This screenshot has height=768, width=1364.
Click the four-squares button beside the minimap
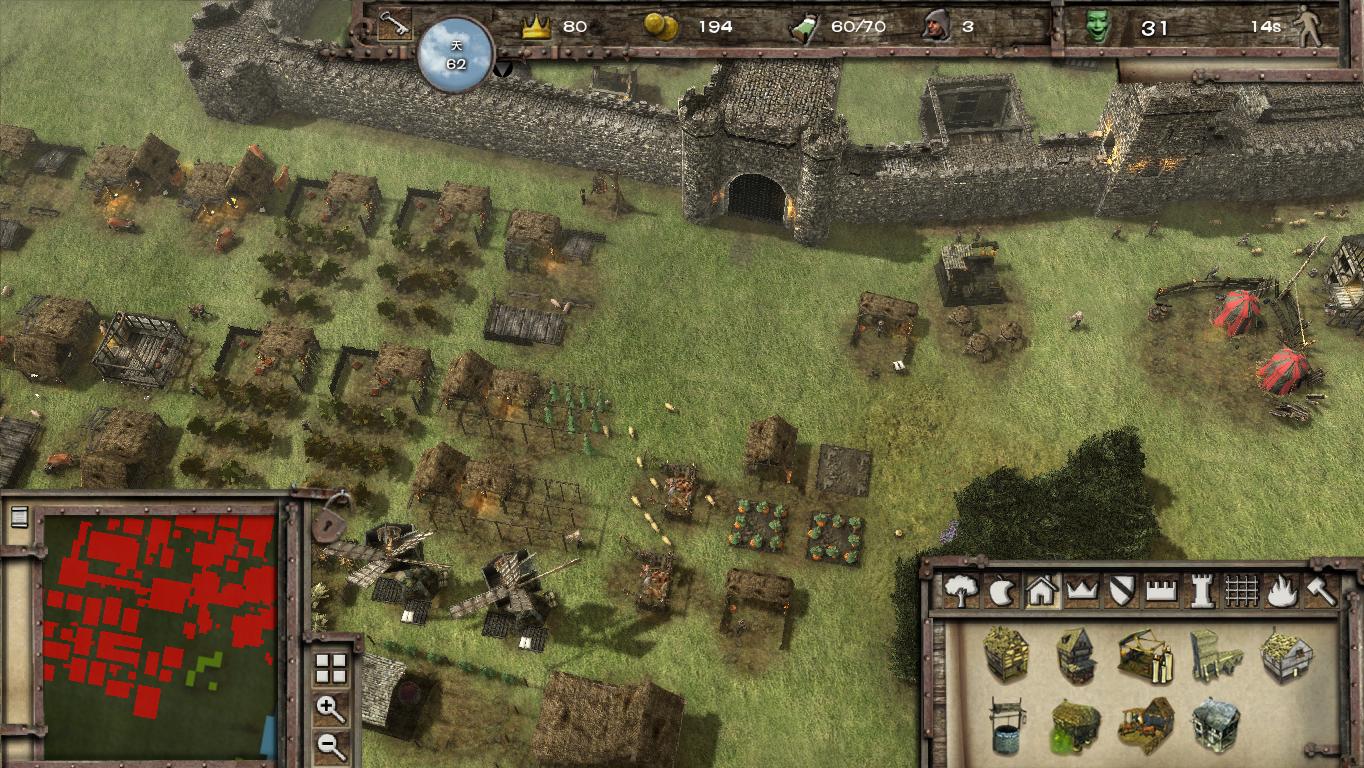click(x=330, y=670)
